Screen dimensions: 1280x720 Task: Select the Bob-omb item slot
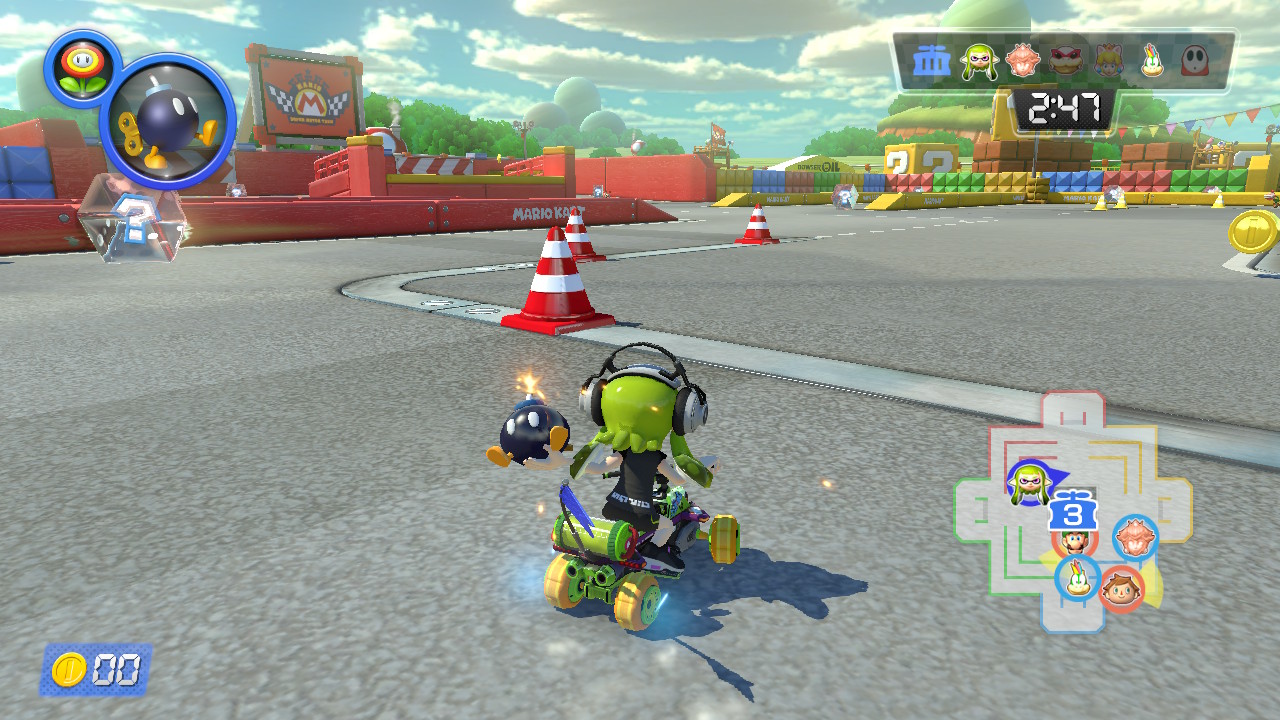167,122
